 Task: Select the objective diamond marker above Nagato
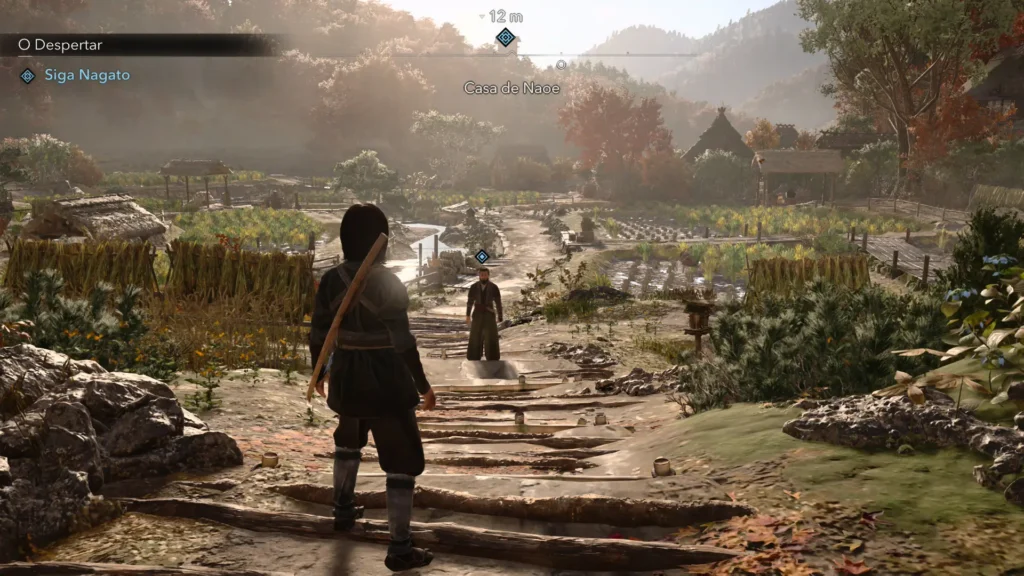click(x=482, y=256)
